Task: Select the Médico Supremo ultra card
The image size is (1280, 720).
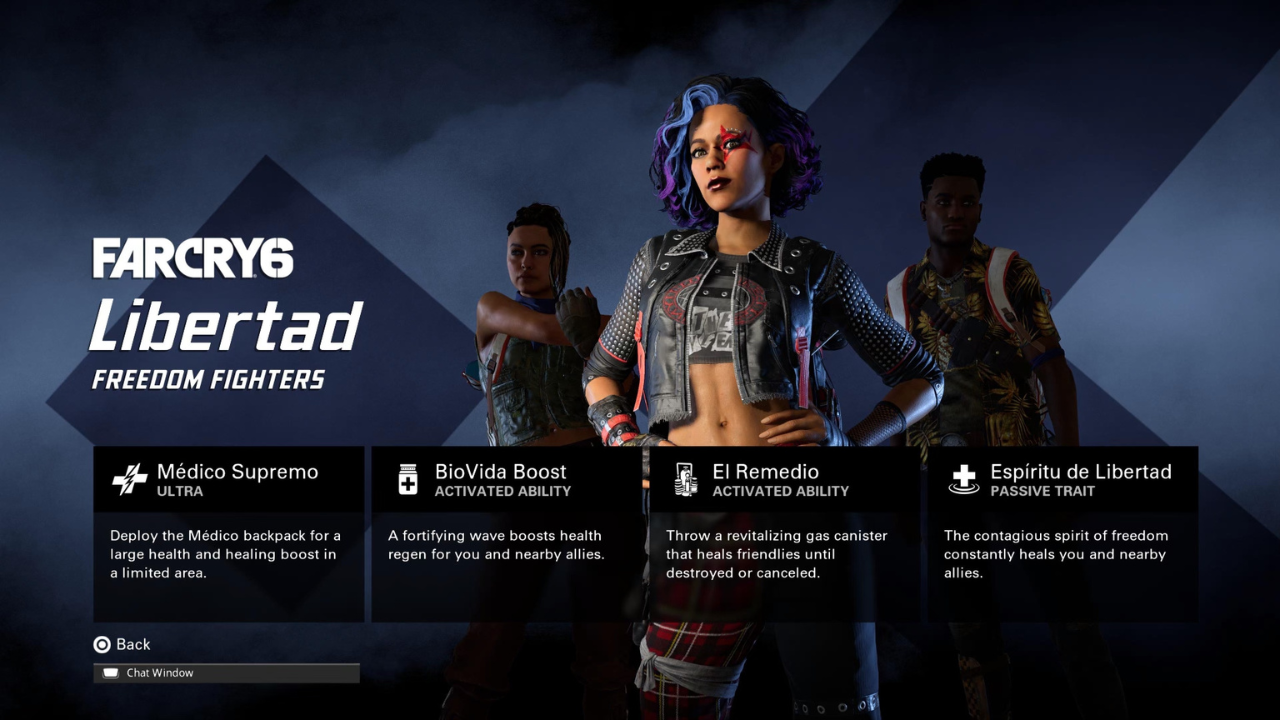Action: point(228,533)
